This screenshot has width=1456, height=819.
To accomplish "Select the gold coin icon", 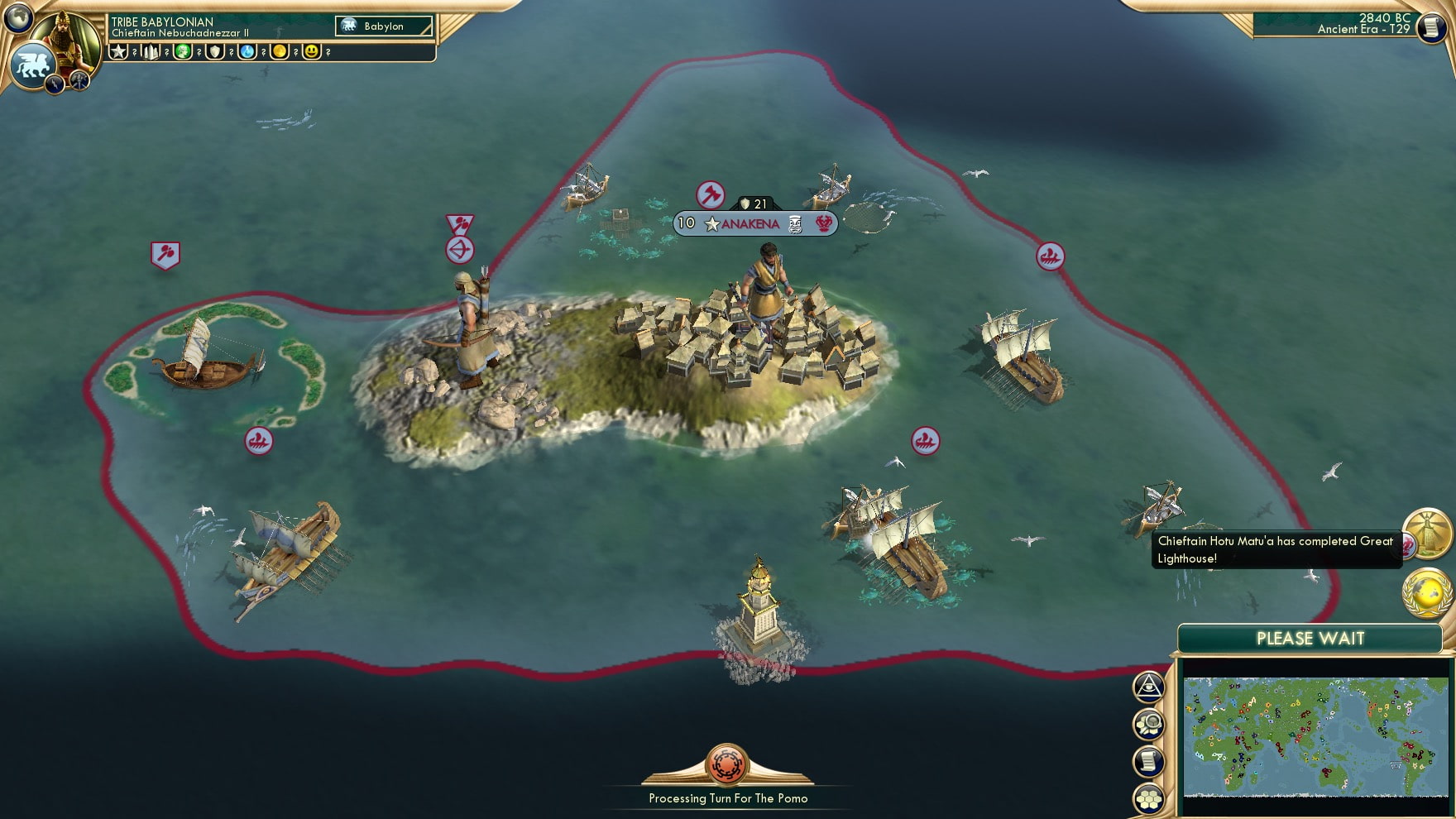I will [x=280, y=51].
